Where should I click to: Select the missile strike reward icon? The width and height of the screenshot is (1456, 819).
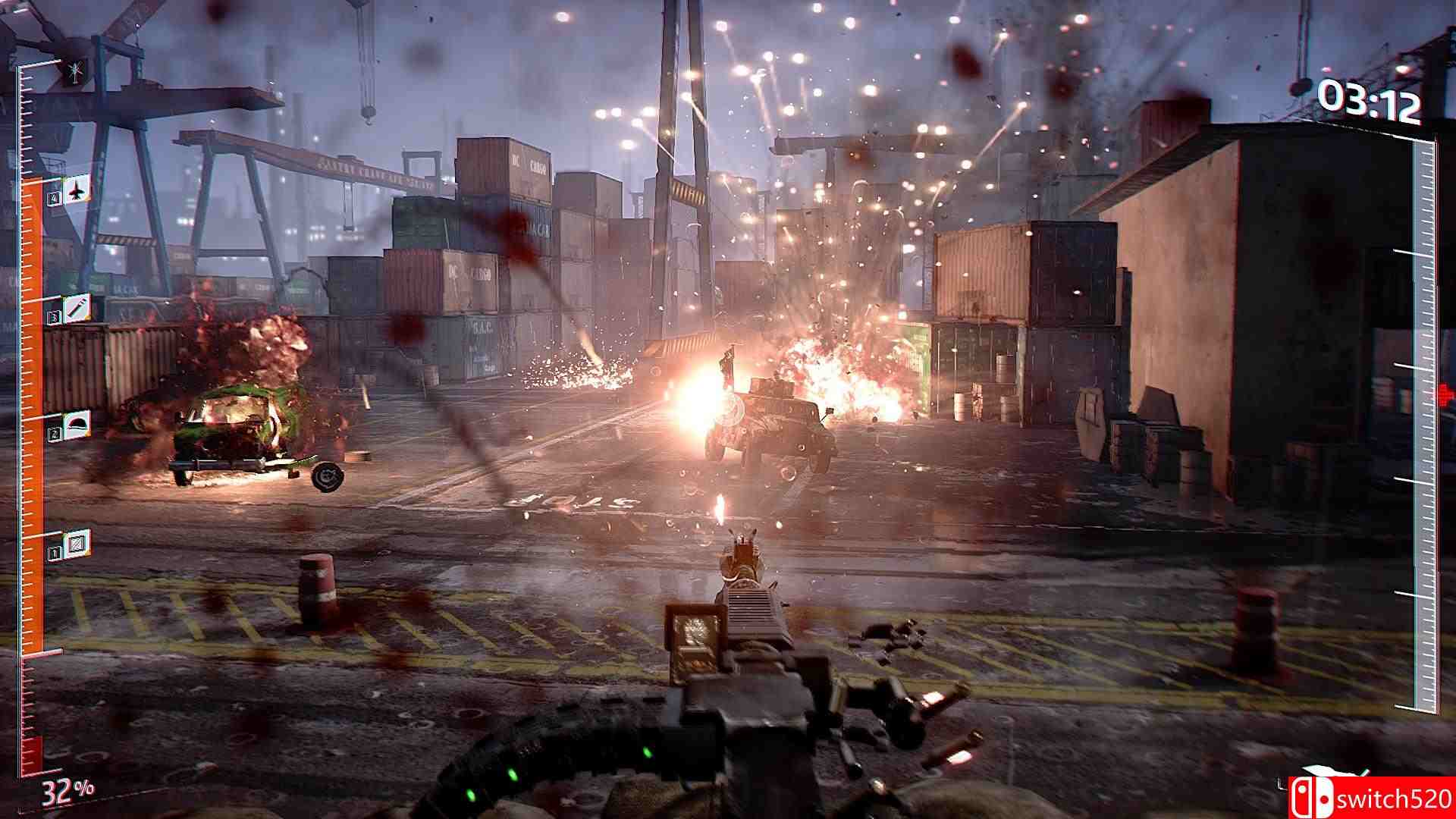coord(77,308)
